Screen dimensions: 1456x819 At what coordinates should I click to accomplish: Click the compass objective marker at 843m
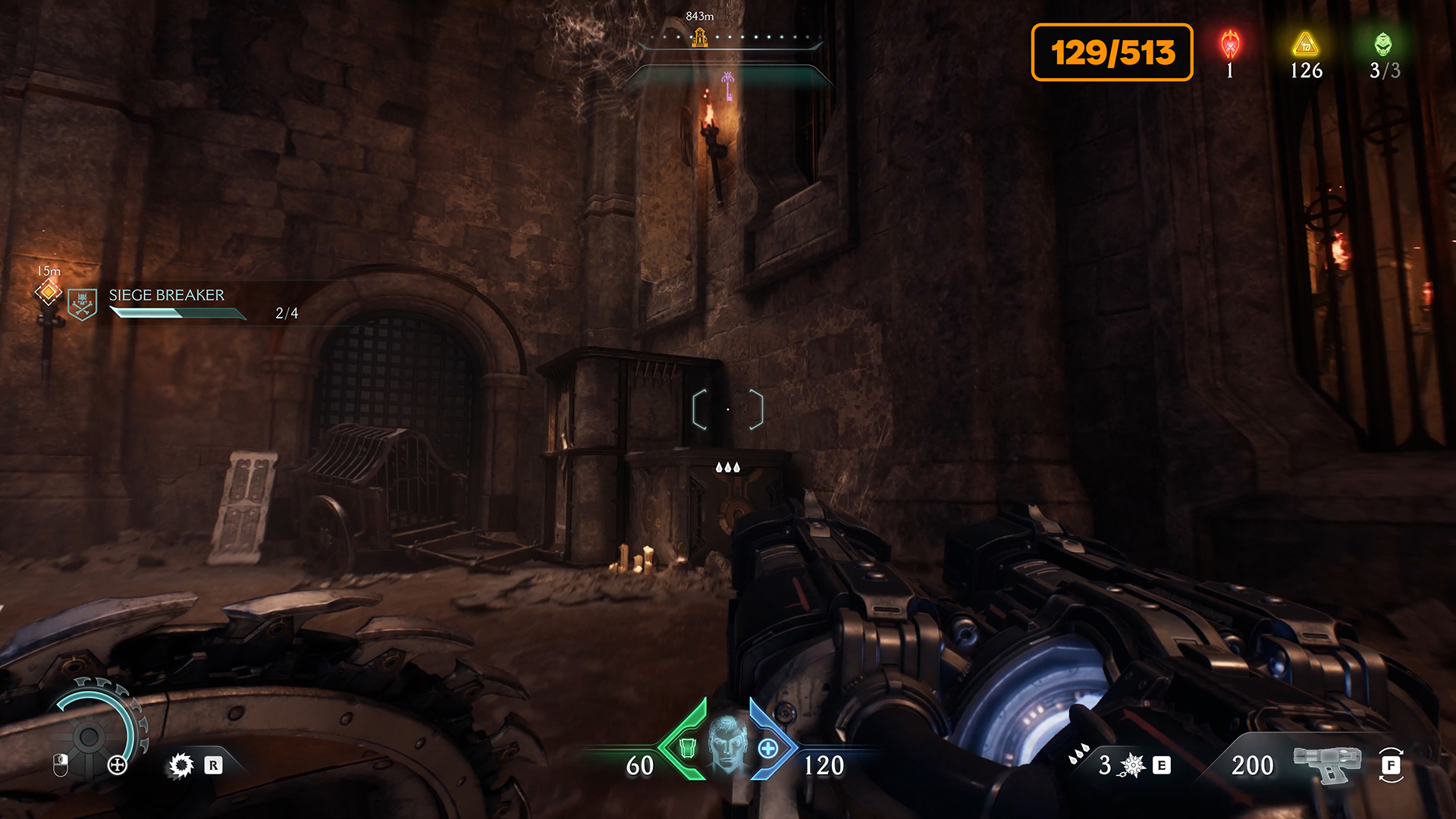tap(700, 36)
